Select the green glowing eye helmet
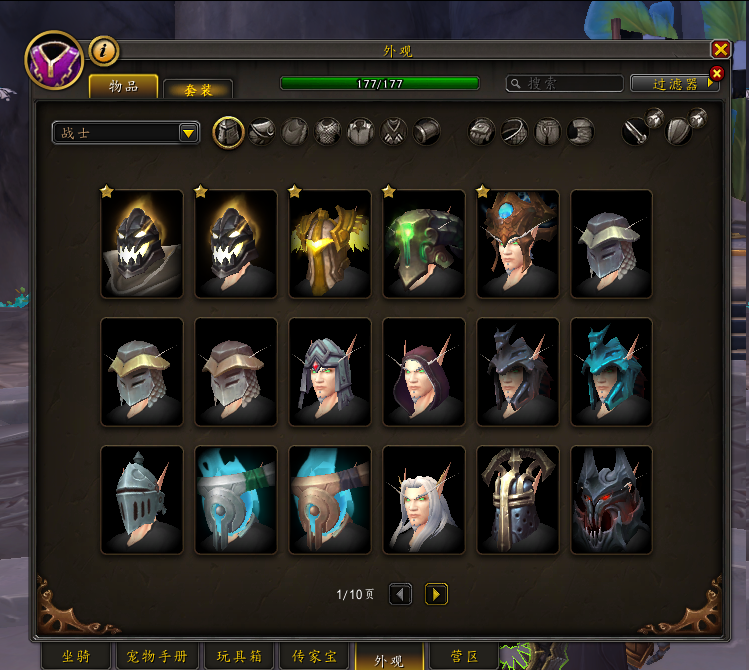 (x=424, y=245)
